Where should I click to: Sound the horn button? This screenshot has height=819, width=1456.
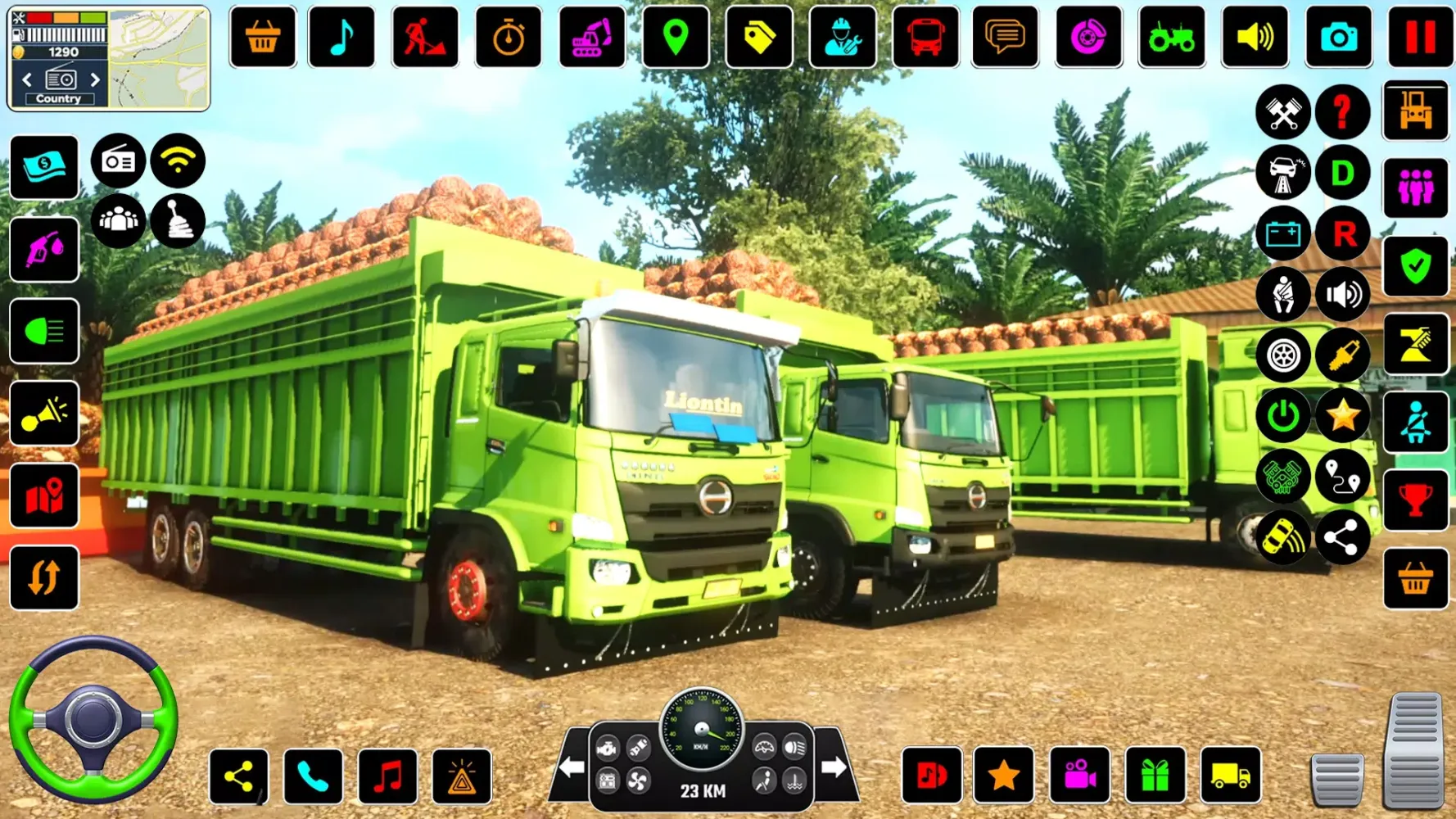click(x=44, y=413)
